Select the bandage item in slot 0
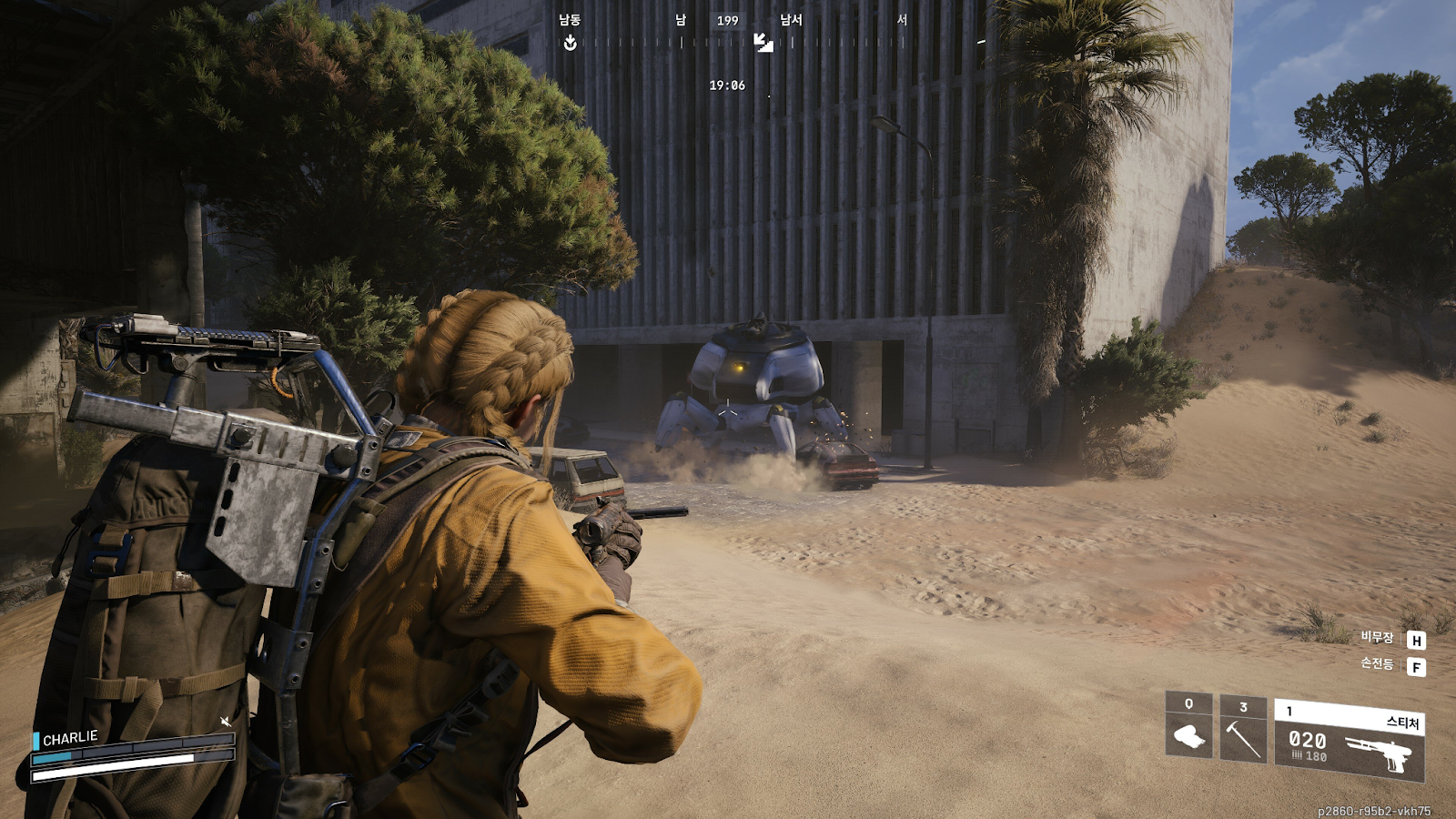1456x819 pixels. 1188,727
